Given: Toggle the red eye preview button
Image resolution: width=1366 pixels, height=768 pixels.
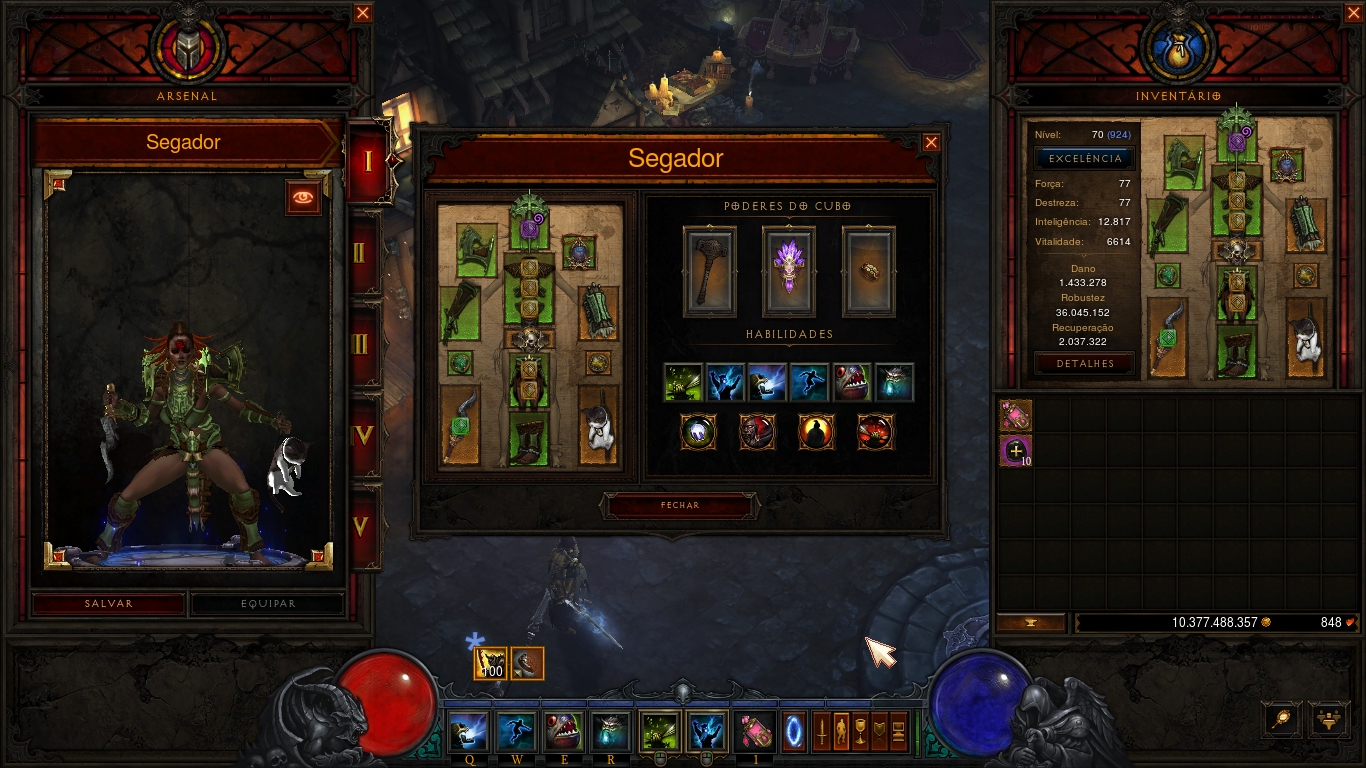Looking at the screenshot, I should click(x=304, y=197).
